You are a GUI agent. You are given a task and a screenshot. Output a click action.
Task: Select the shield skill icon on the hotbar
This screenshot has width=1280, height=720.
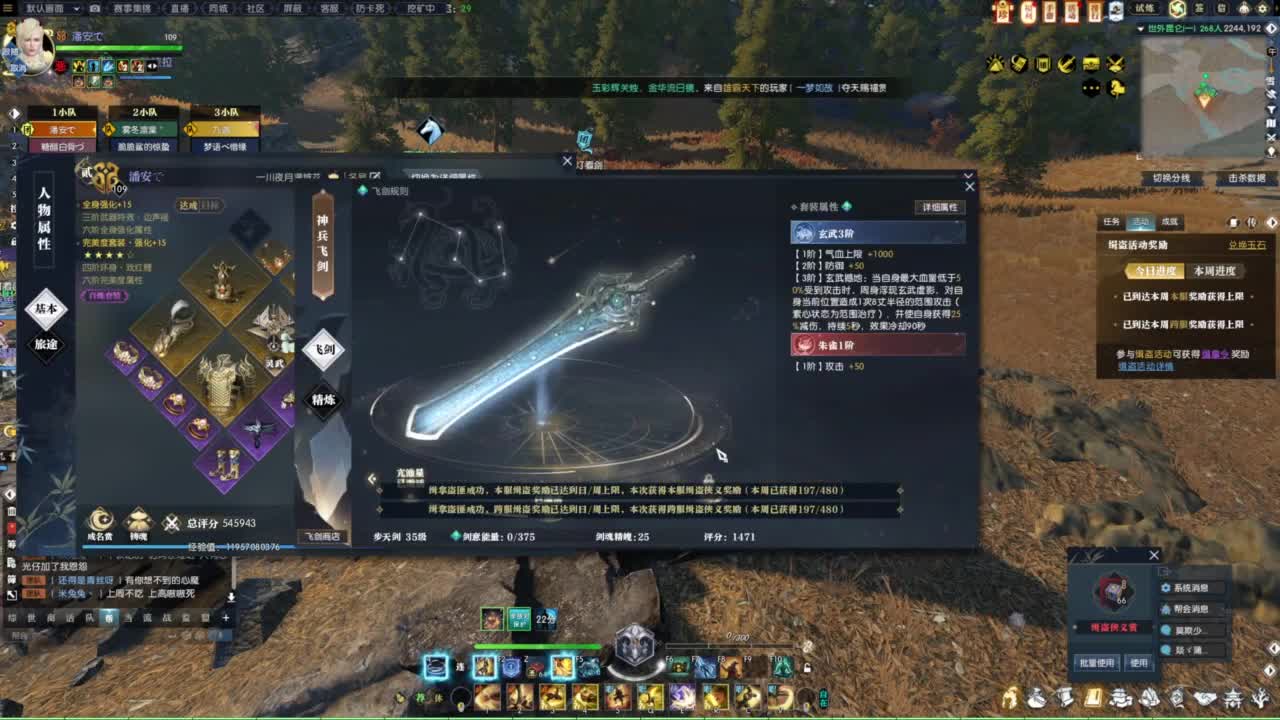(x=510, y=666)
